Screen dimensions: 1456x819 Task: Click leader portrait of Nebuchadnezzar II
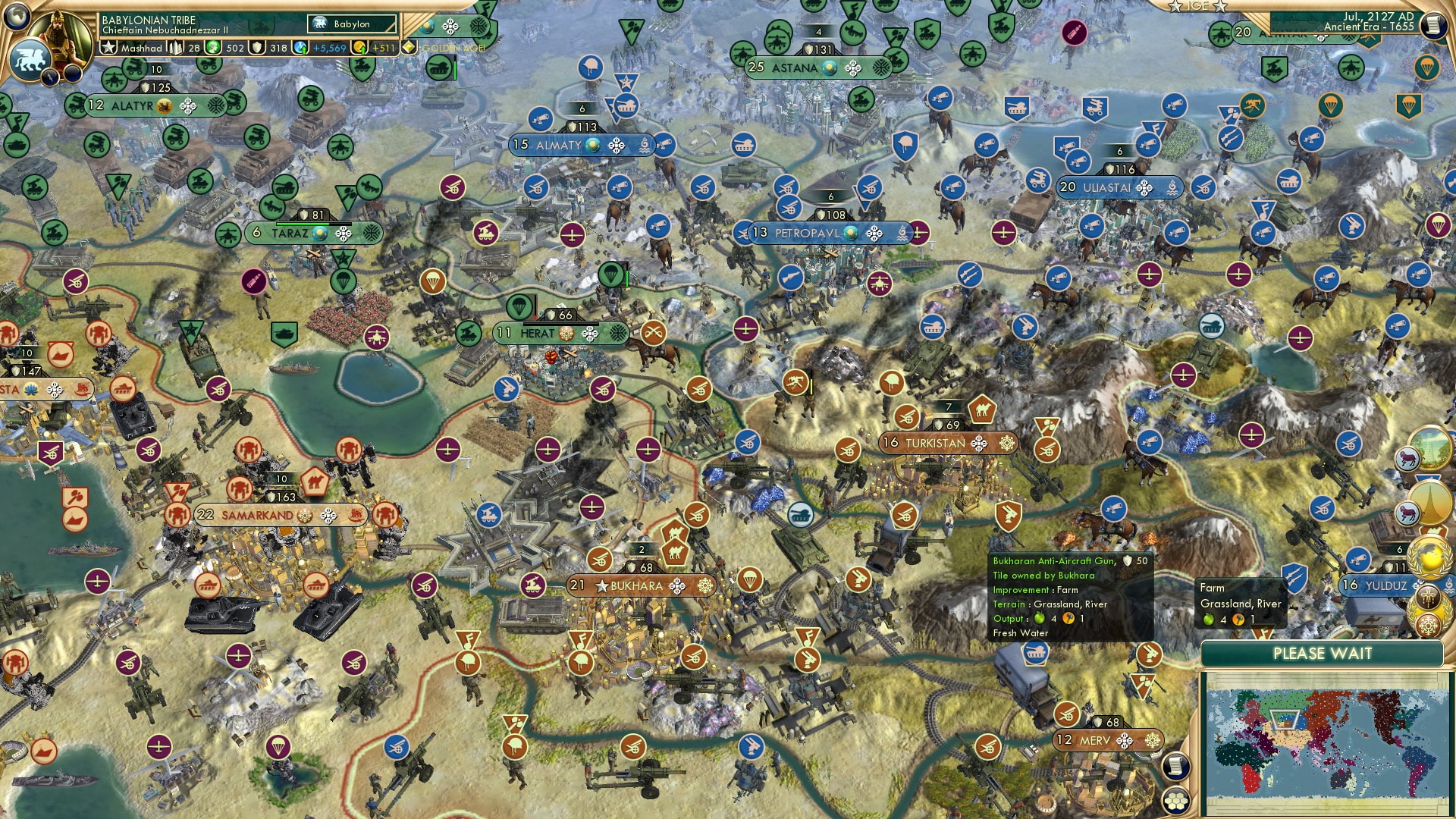59,38
